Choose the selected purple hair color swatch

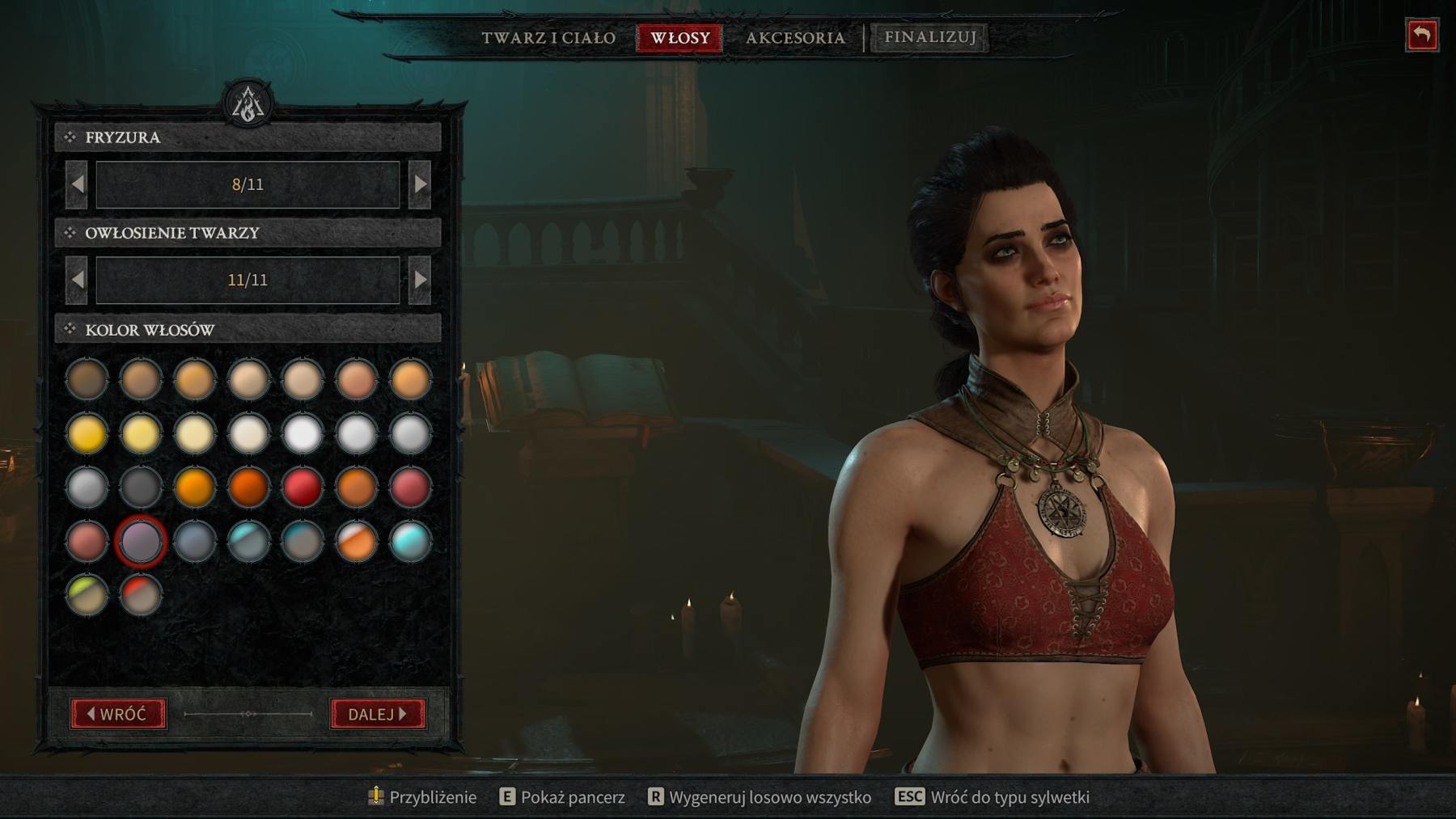click(x=141, y=541)
